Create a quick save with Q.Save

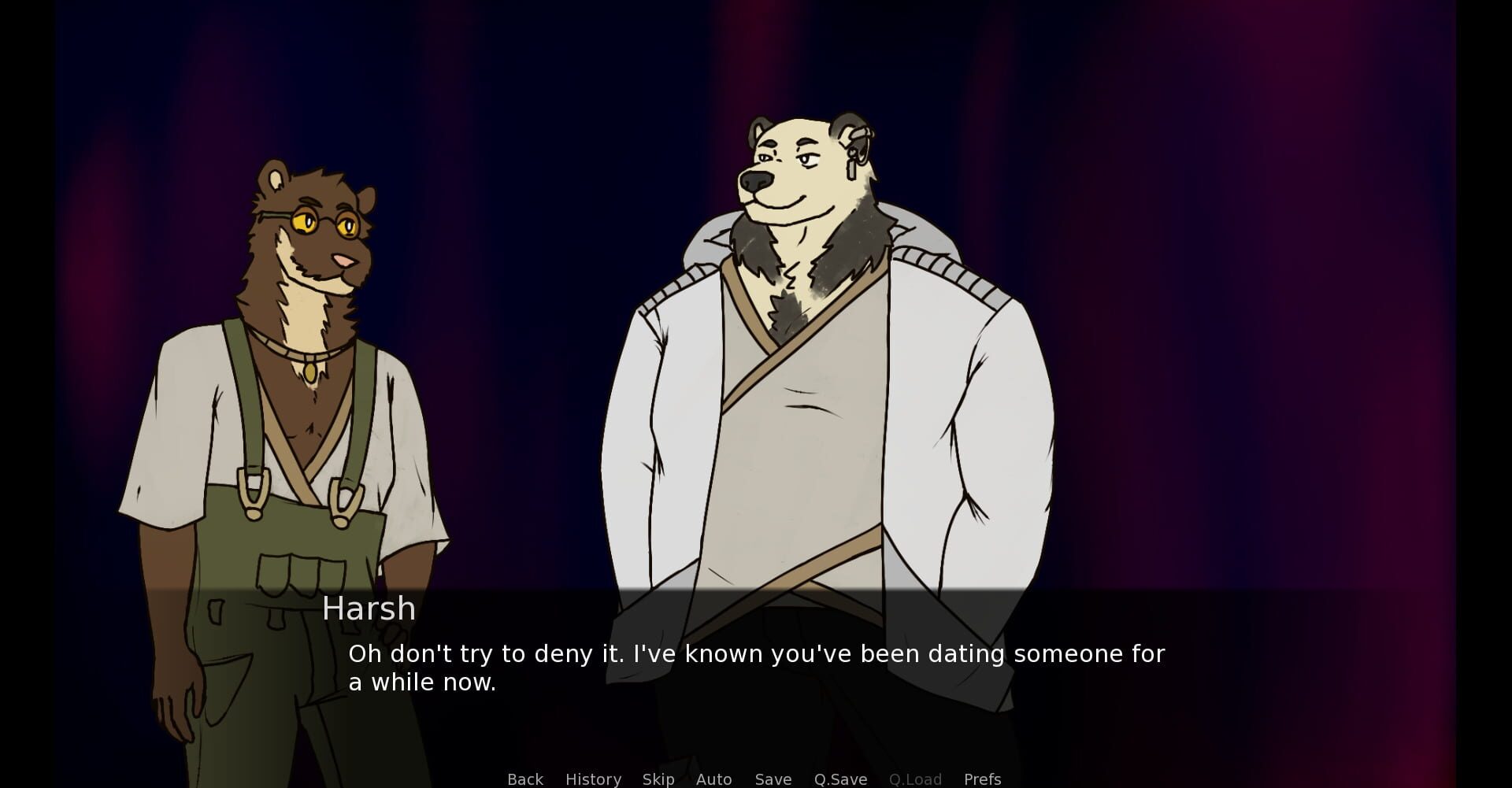(x=839, y=779)
